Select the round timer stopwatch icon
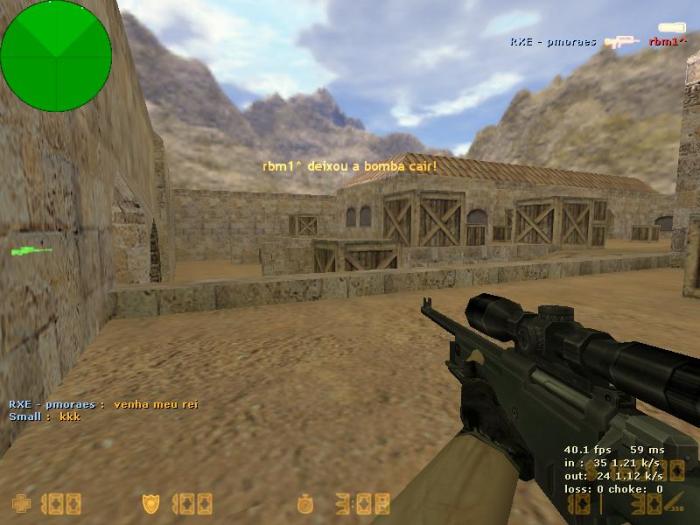Image resolution: width=700 pixels, height=525 pixels. pos(305,503)
